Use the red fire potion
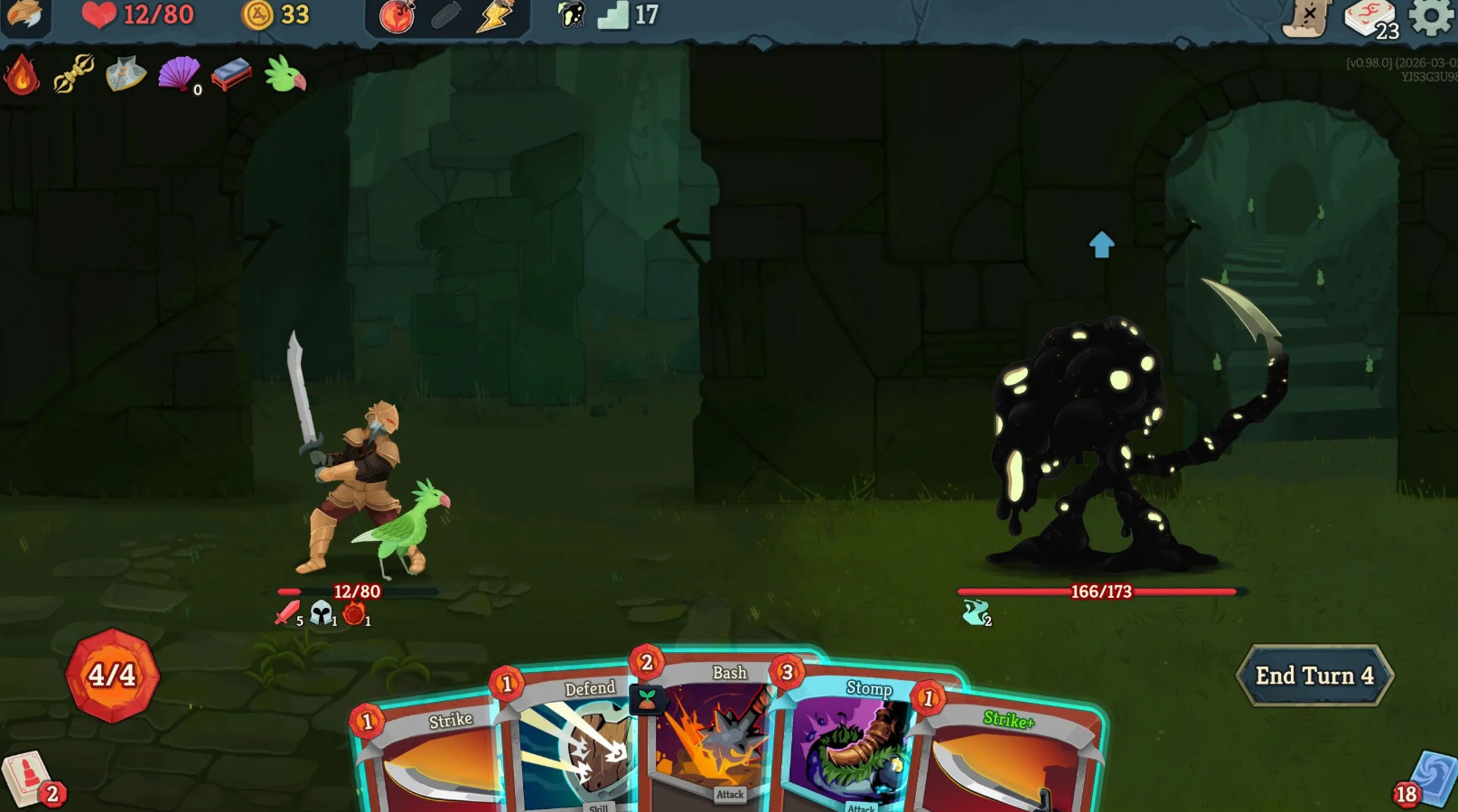 397,16
